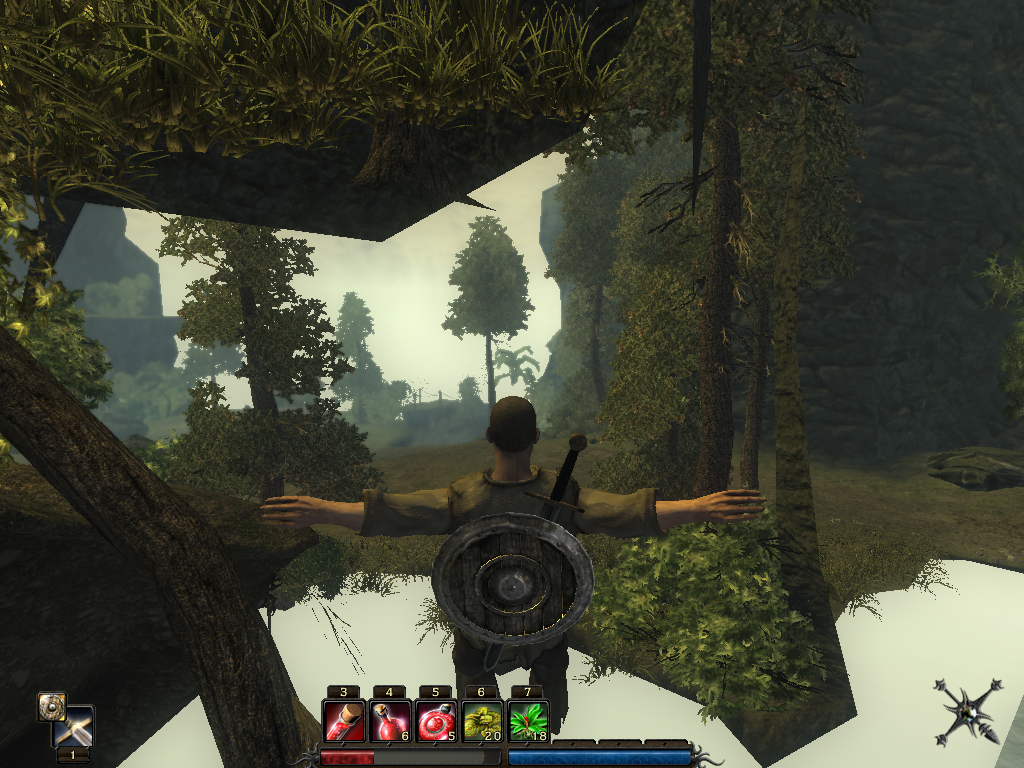
Task: Click the equipped round shield icon
Action: click(x=52, y=706)
